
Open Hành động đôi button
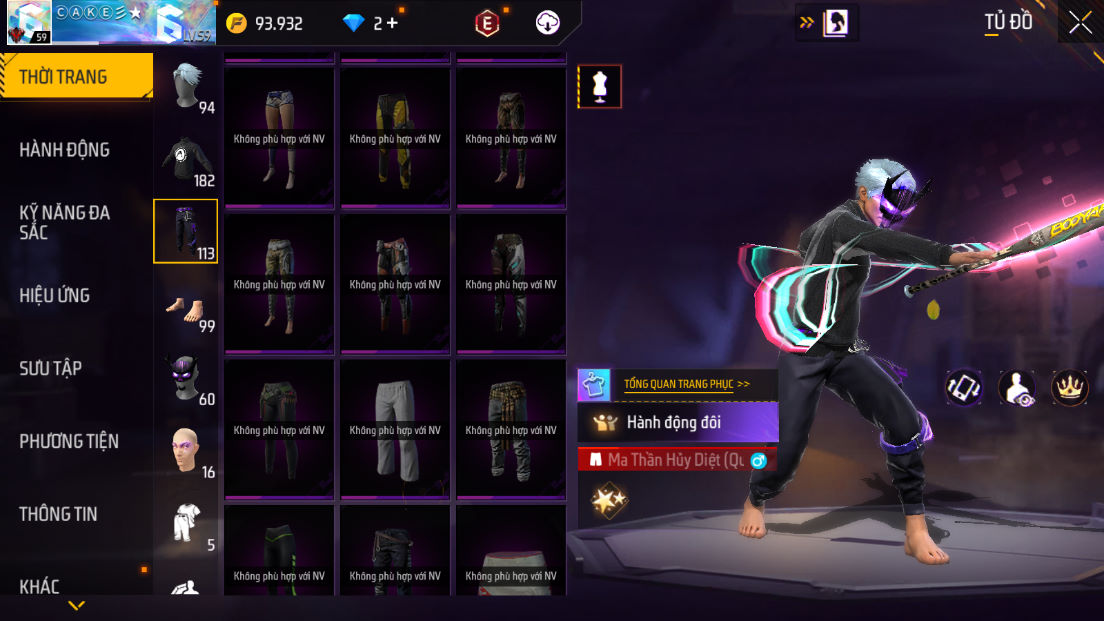tap(678, 423)
